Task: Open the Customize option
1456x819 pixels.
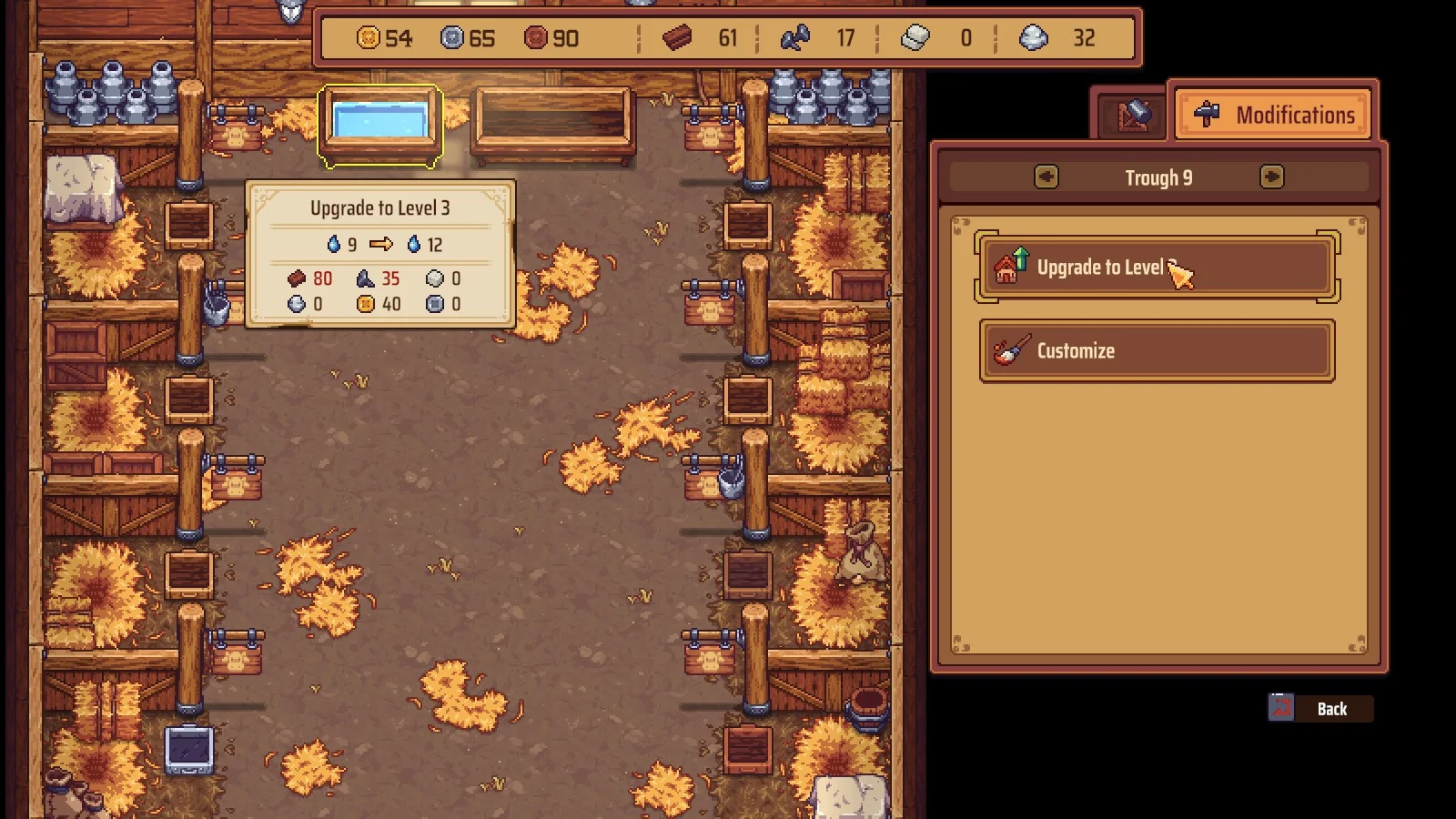Action: [1156, 350]
